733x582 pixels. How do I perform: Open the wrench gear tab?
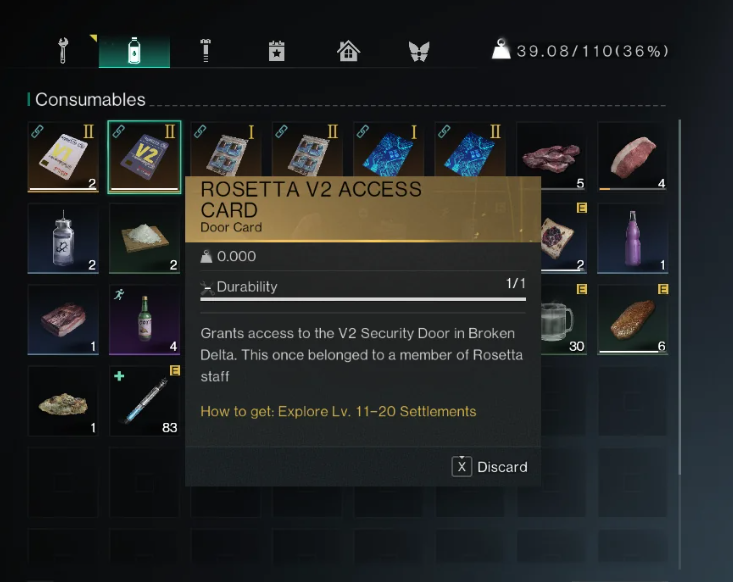pos(63,51)
